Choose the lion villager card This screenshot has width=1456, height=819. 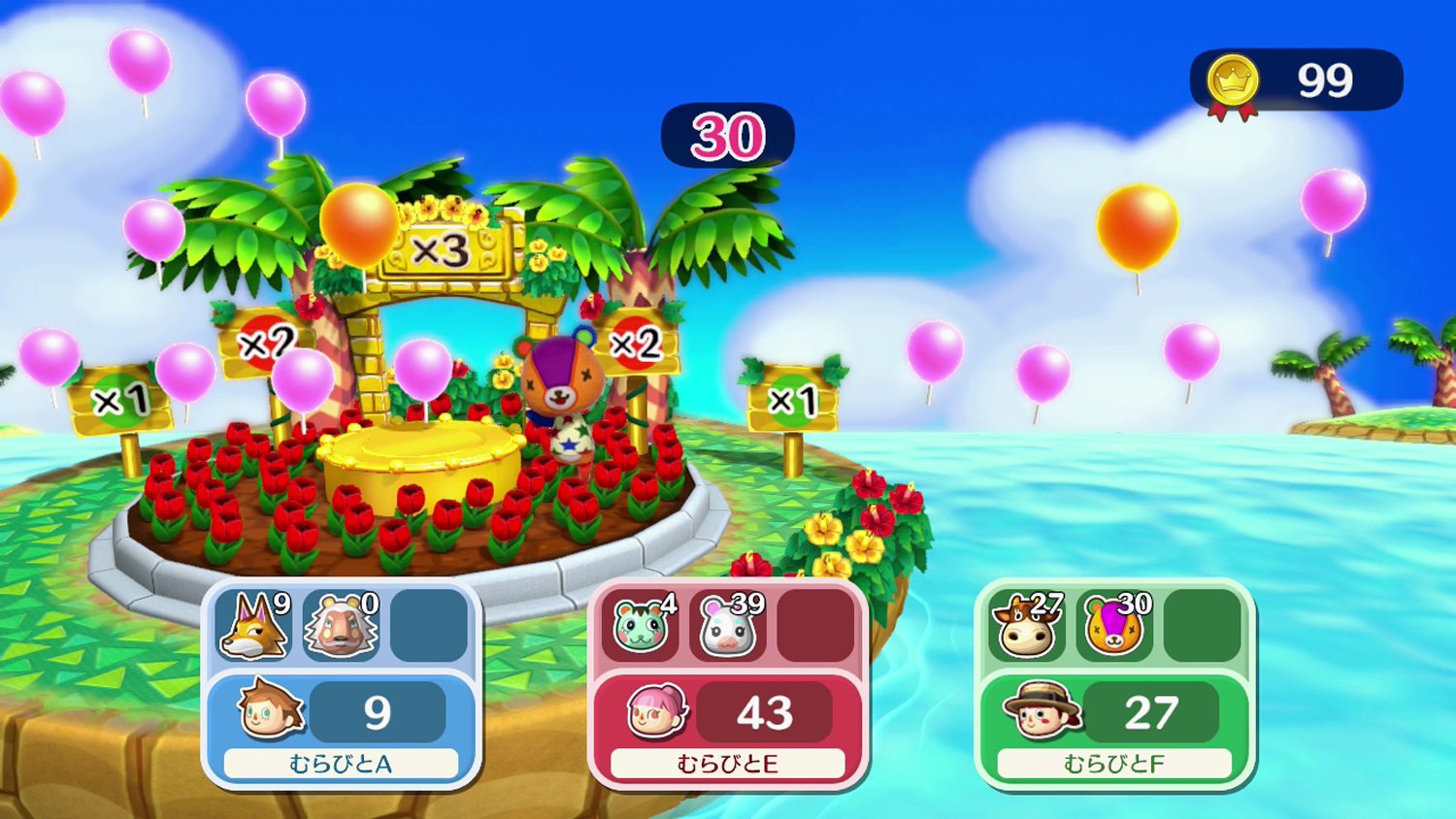click(x=341, y=626)
